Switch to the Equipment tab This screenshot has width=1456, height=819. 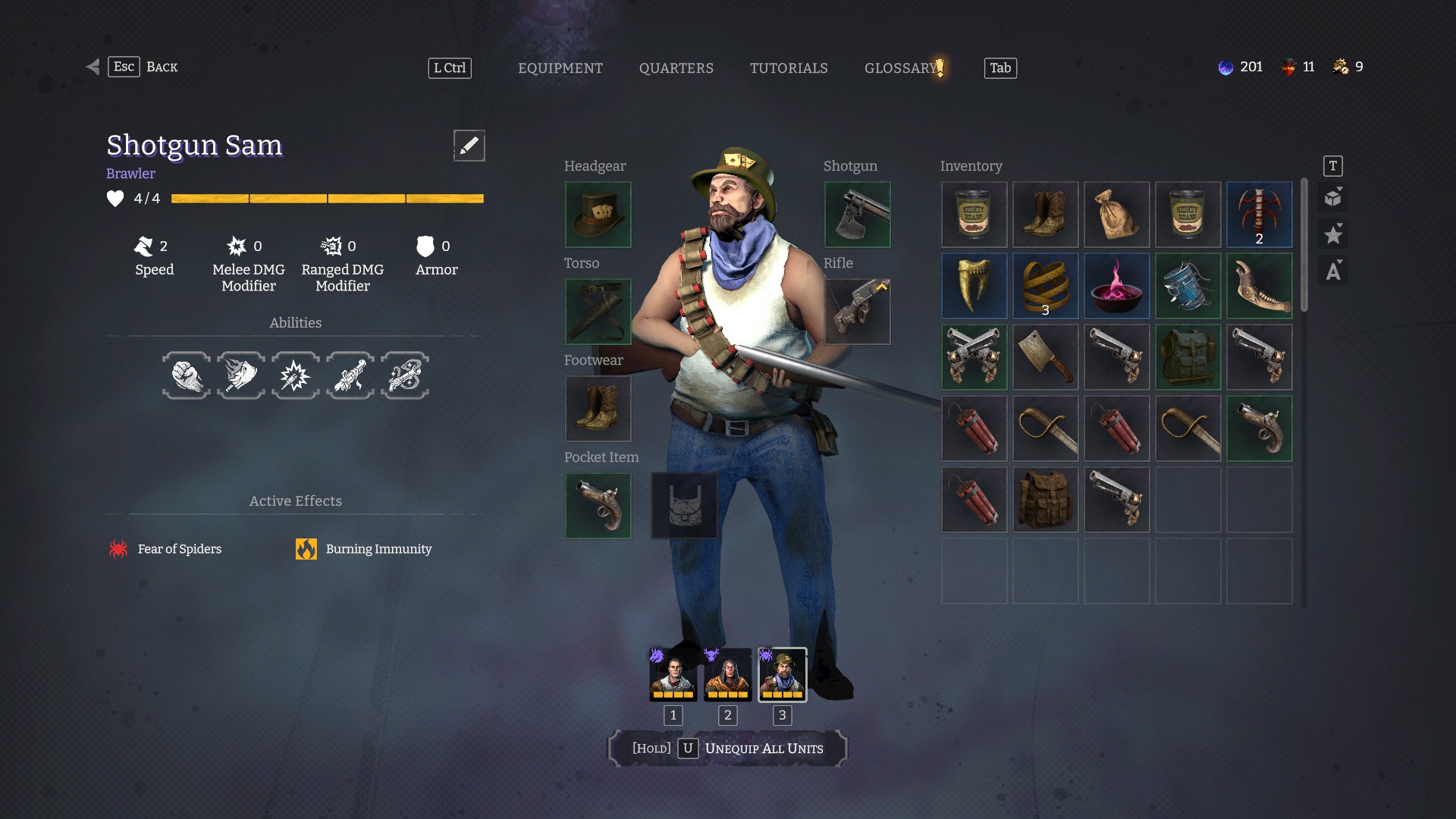pyautogui.click(x=560, y=68)
